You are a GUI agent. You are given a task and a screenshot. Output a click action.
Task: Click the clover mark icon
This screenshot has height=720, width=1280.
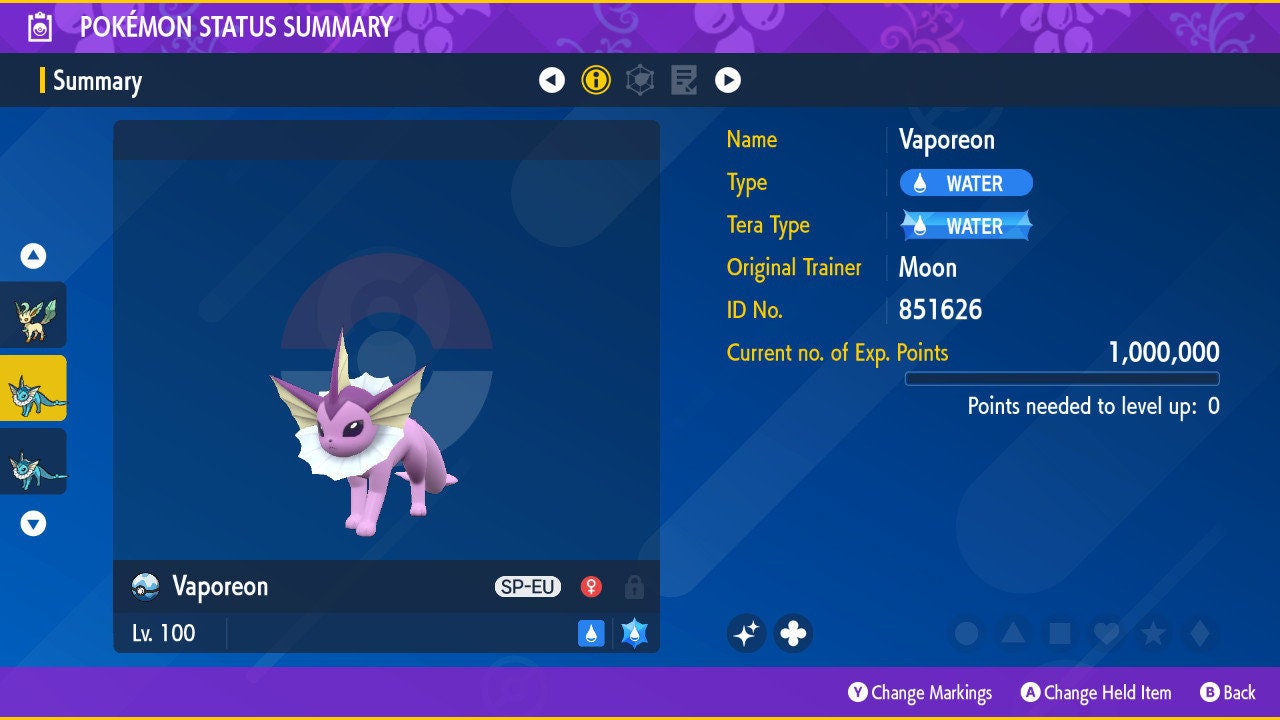[x=793, y=633]
